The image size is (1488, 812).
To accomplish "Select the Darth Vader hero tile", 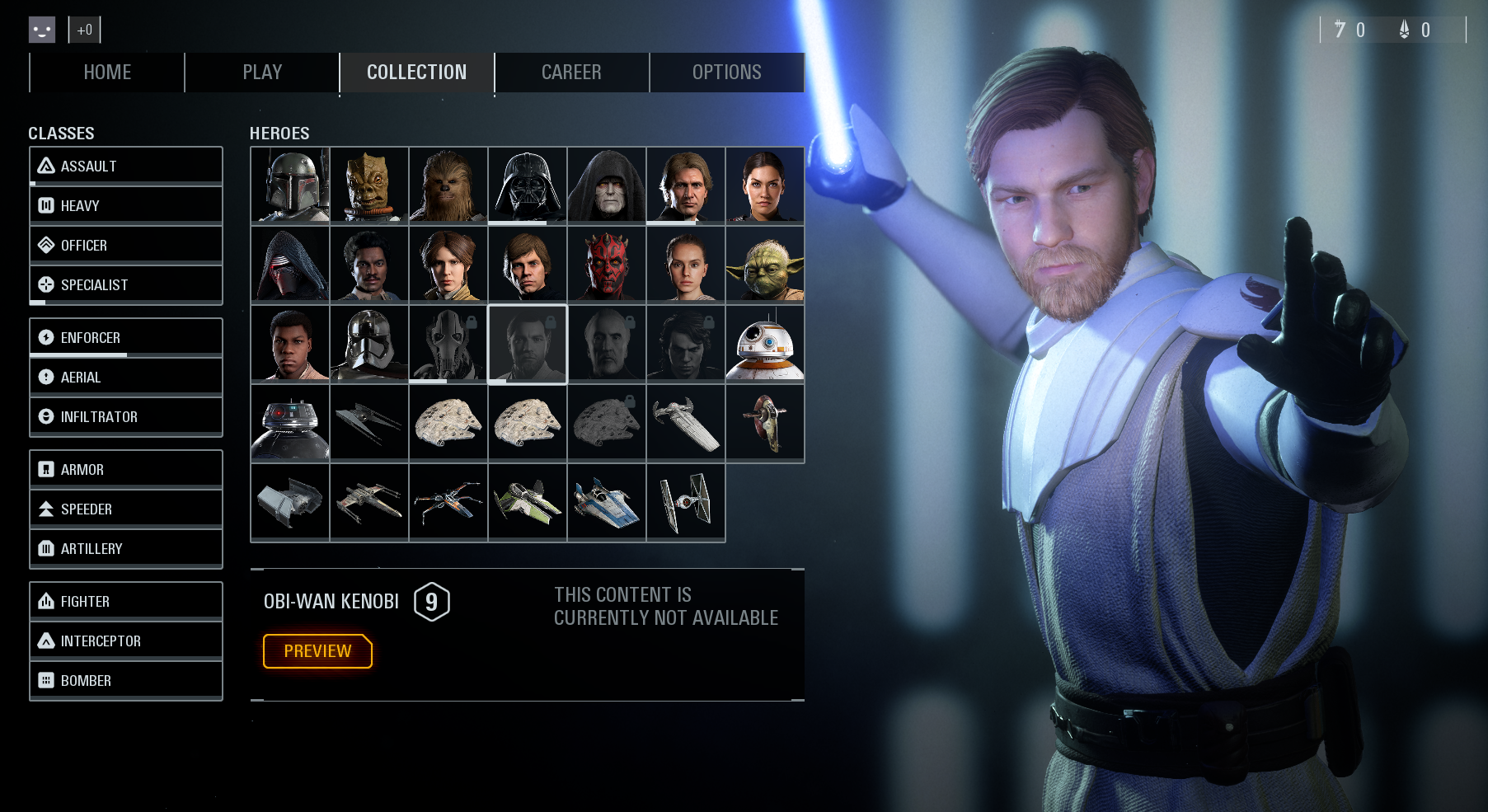I will coord(528,185).
